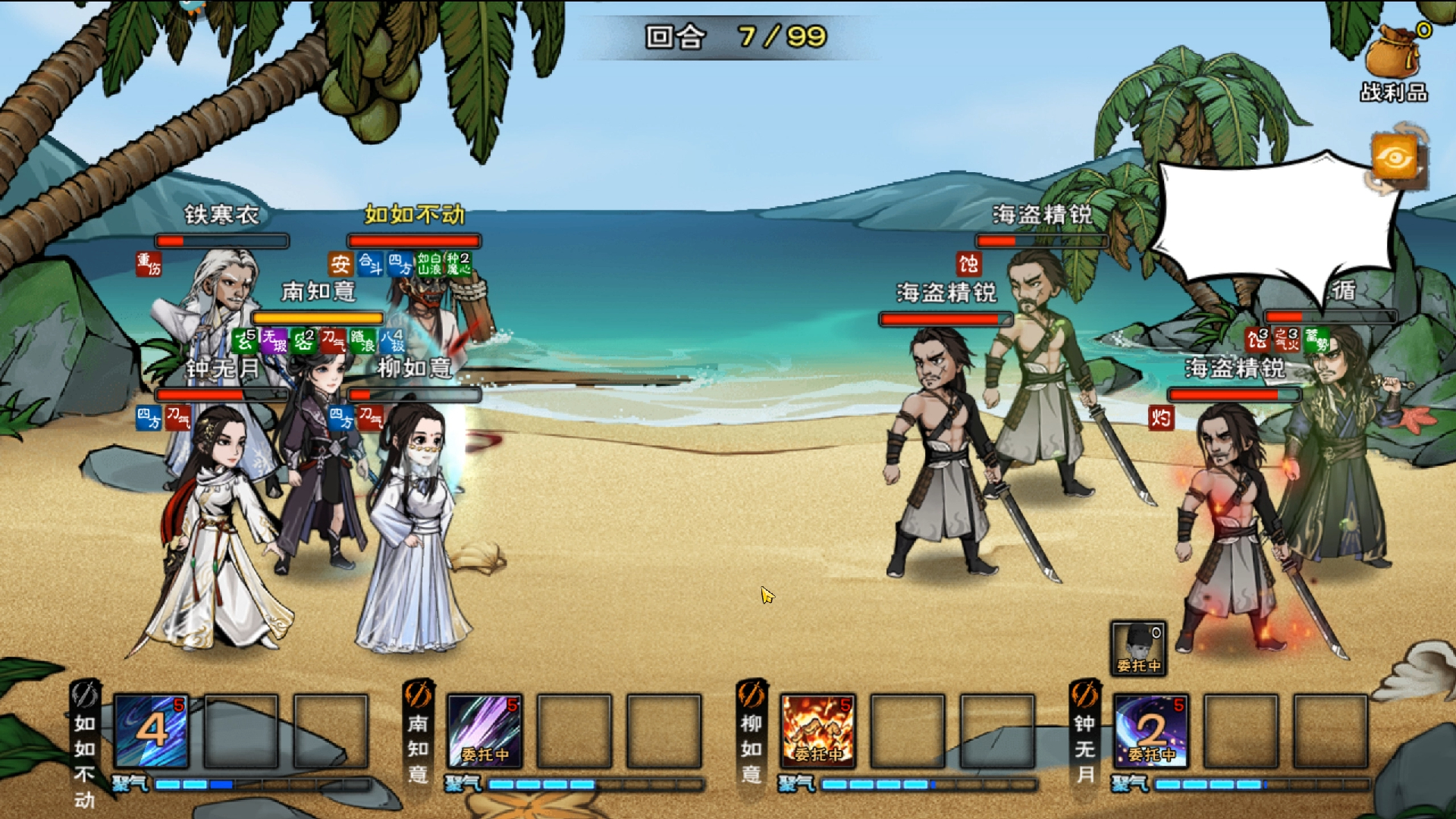Viewport: 1456px width, 819px height.
Task: Open the 战利品 loot bag
Action: 1394,61
